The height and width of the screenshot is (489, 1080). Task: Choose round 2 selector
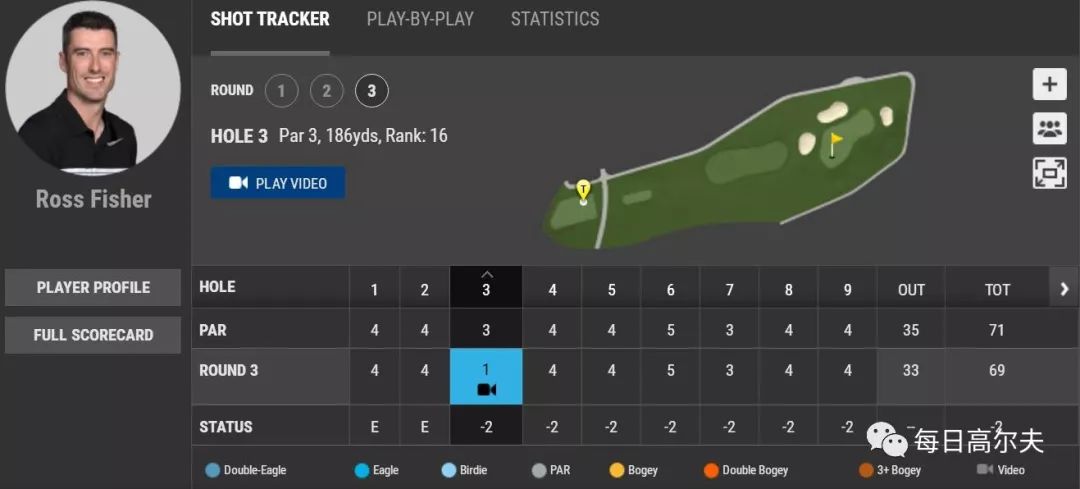(326, 92)
